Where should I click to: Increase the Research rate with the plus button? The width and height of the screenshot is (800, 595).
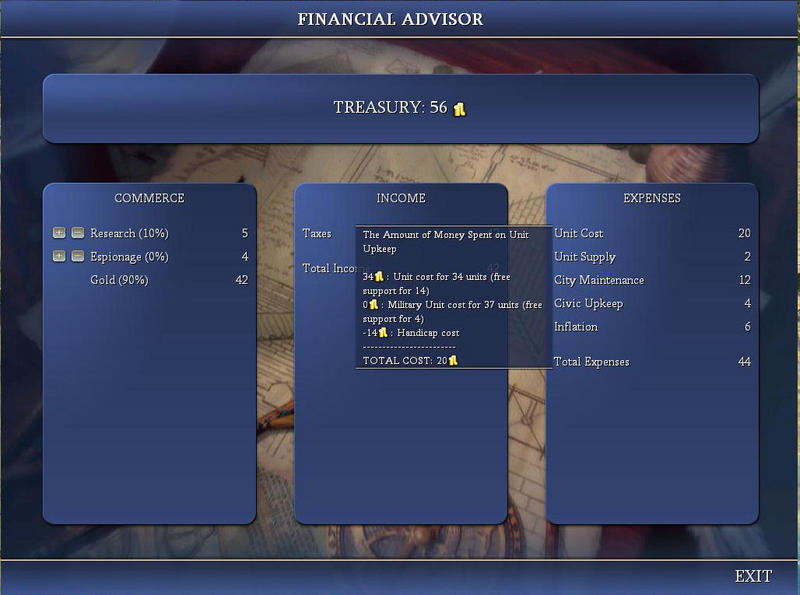click(x=59, y=233)
